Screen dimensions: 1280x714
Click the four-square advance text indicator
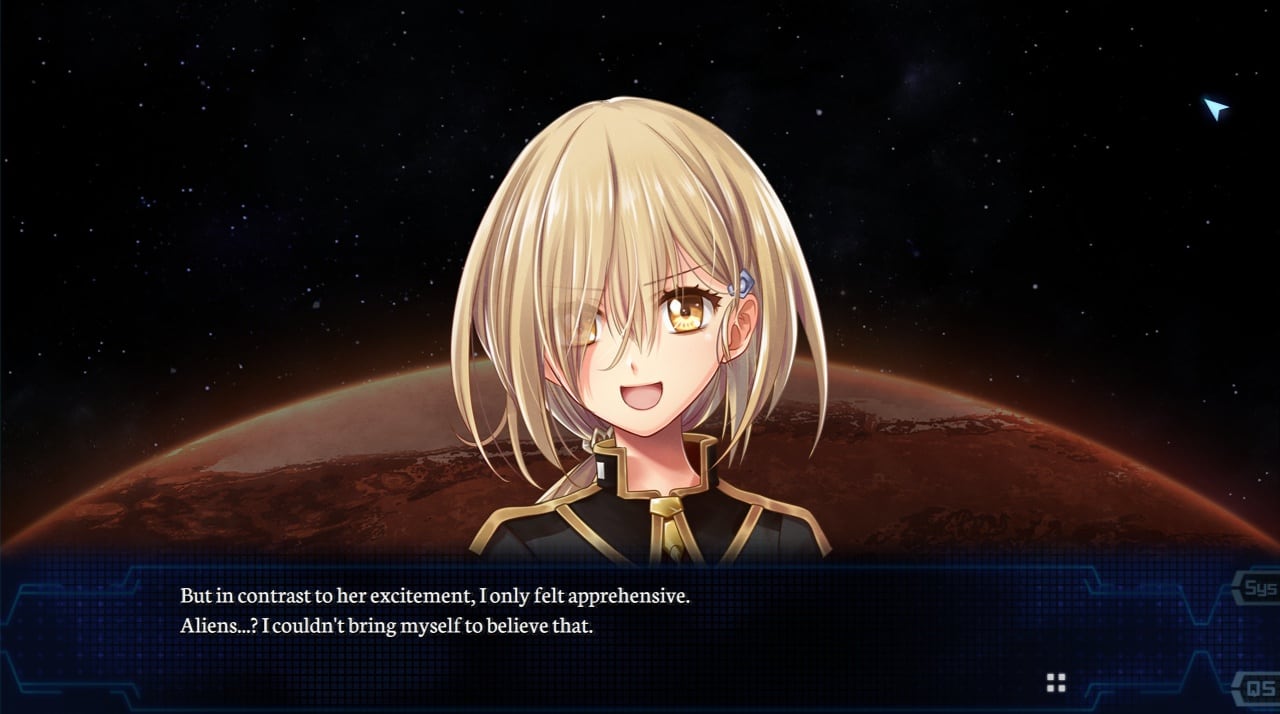tap(1056, 683)
